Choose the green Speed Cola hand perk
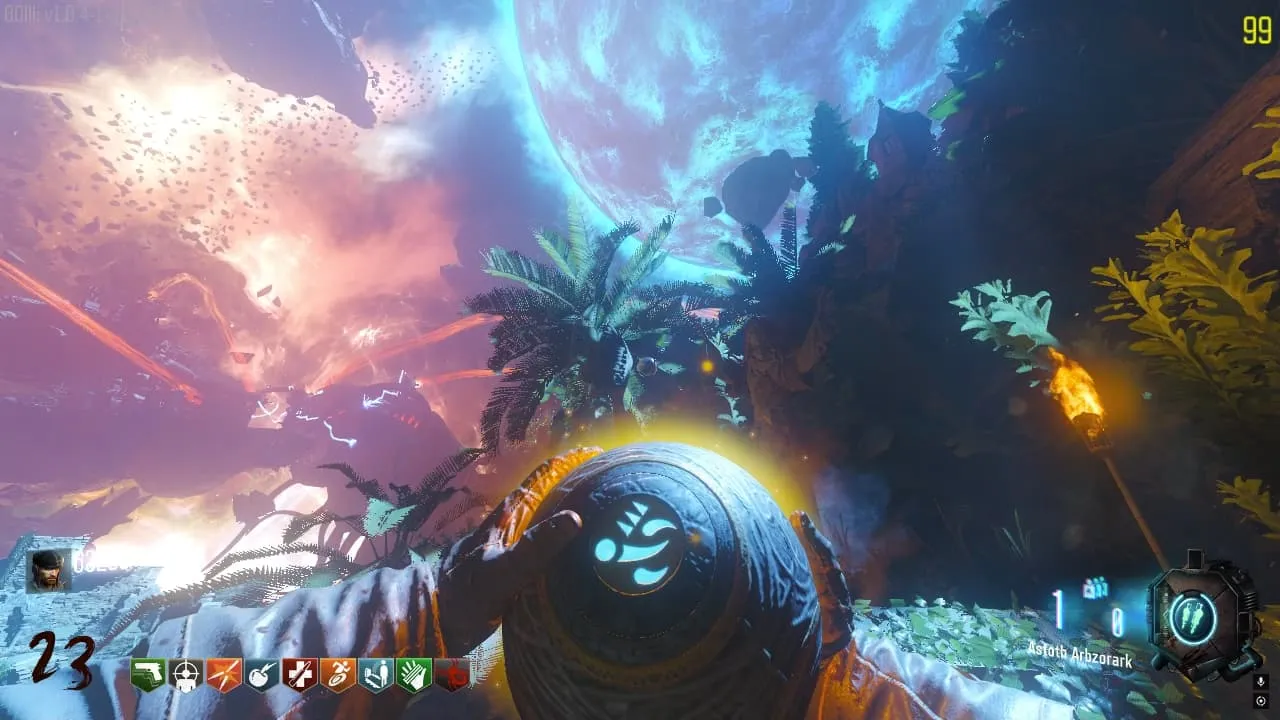The height and width of the screenshot is (720, 1280). tap(414, 675)
